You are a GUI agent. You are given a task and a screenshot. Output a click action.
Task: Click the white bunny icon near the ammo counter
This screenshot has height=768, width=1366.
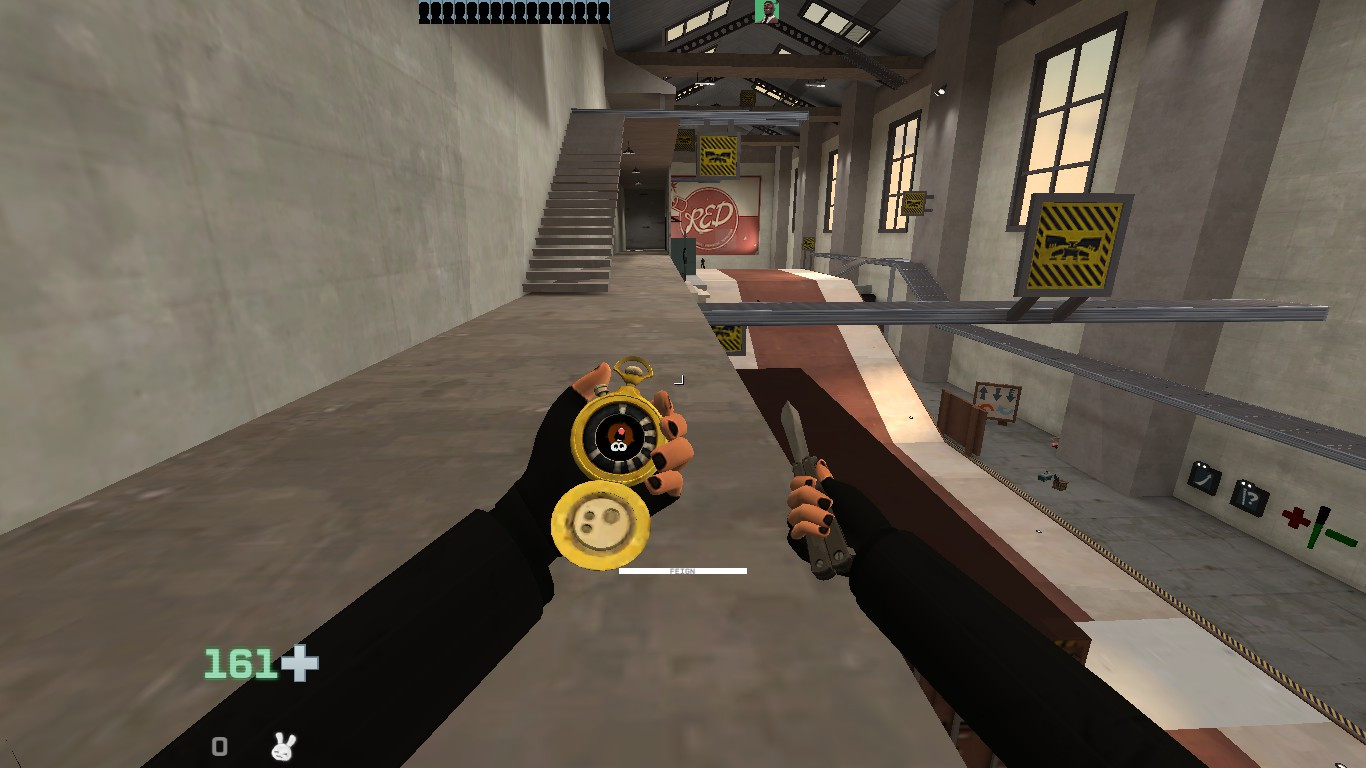[x=280, y=746]
